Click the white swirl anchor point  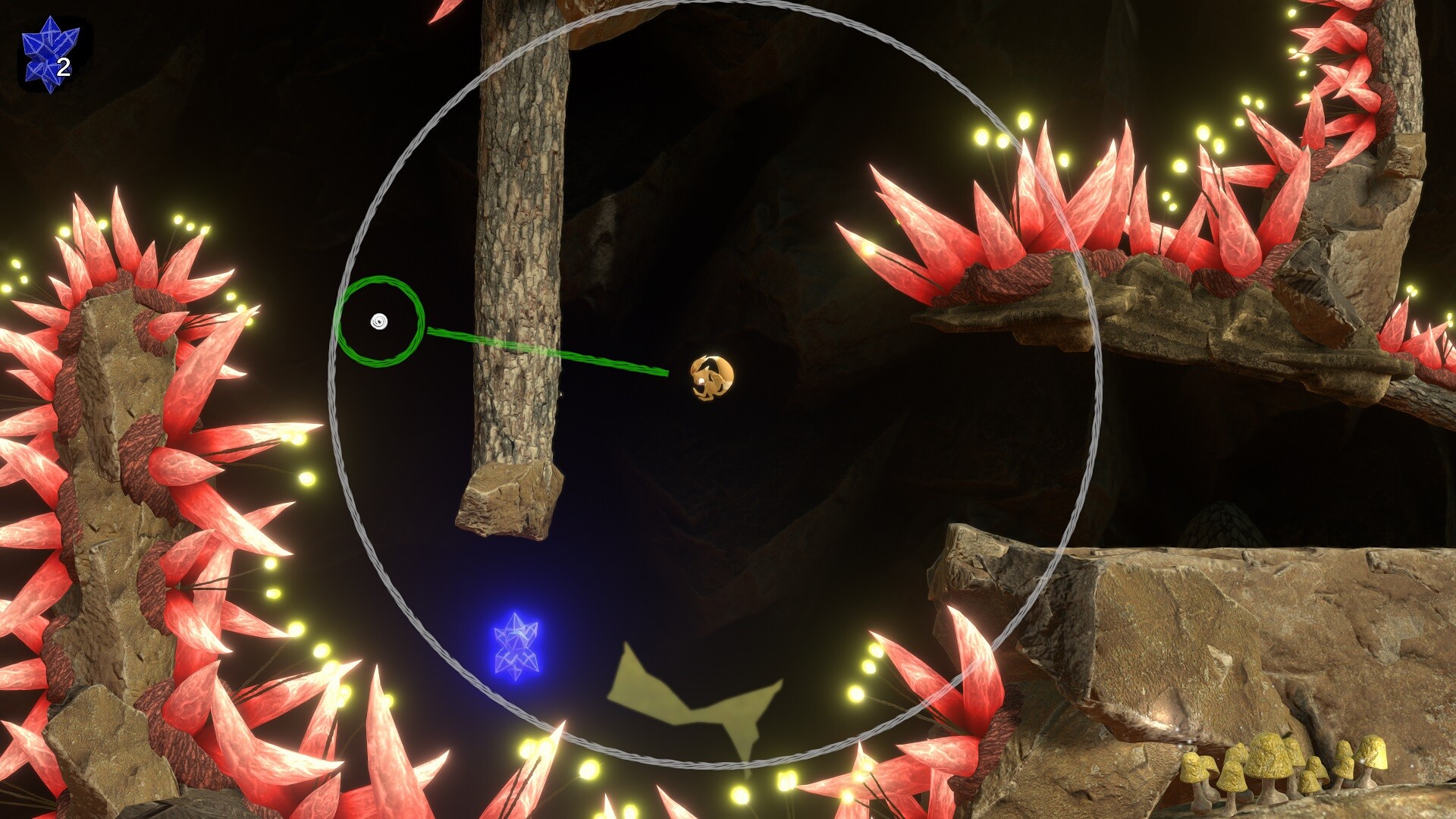(x=378, y=322)
